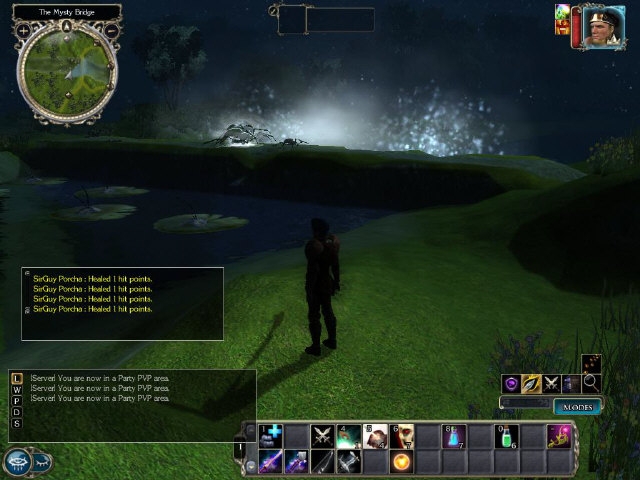Open the Modes menu
The width and height of the screenshot is (640, 480).
(577, 407)
